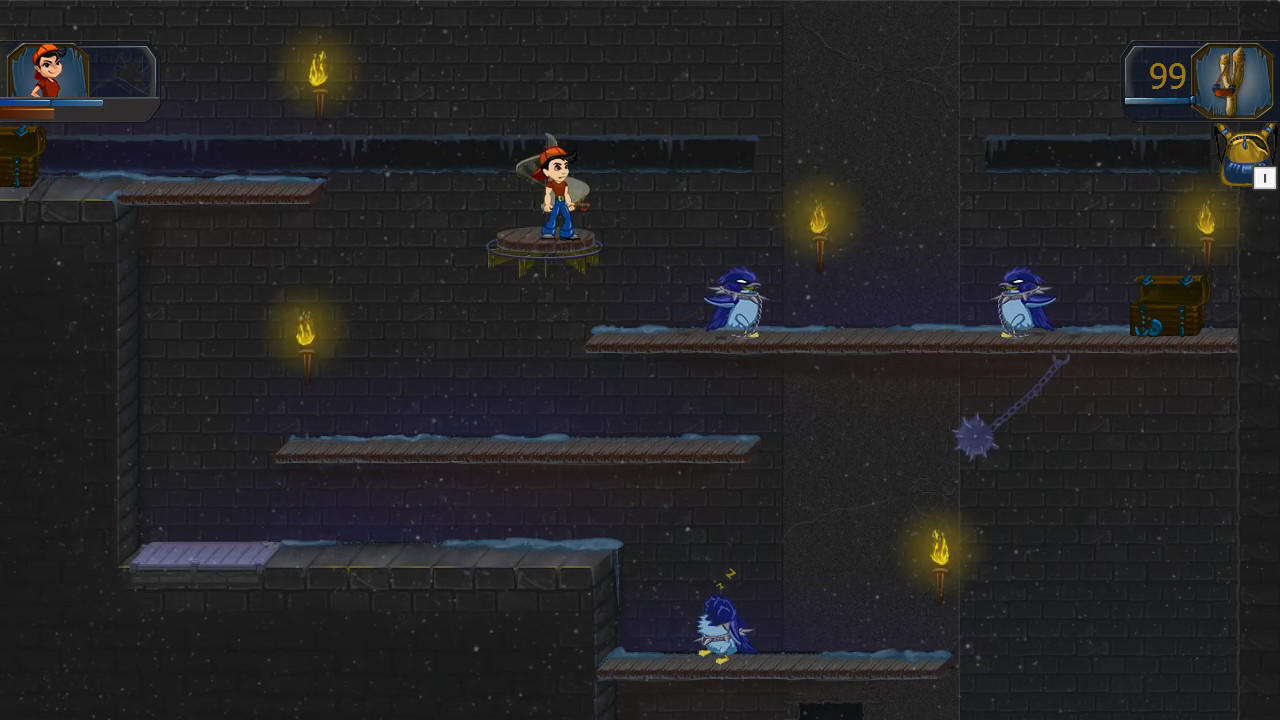The width and height of the screenshot is (1280, 720).
Task: Click the penguin near the right chest
Action: click(x=1018, y=300)
